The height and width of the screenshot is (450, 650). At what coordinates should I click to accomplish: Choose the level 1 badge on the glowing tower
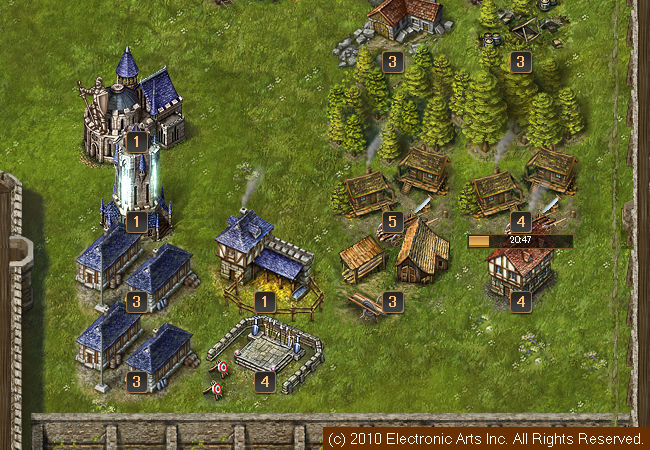click(x=136, y=221)
